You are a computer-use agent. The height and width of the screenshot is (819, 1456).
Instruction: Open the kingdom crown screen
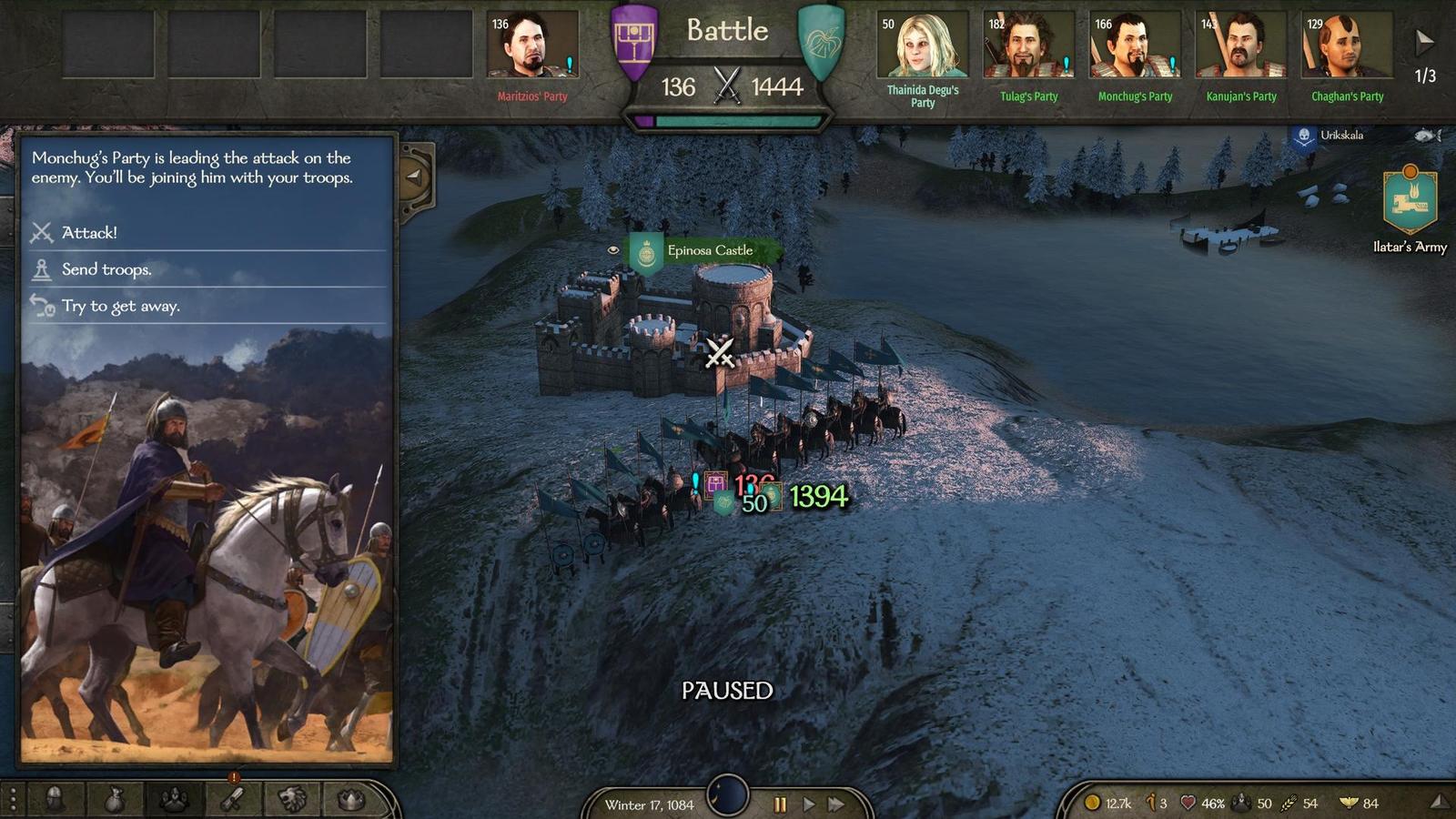(351, 800)
